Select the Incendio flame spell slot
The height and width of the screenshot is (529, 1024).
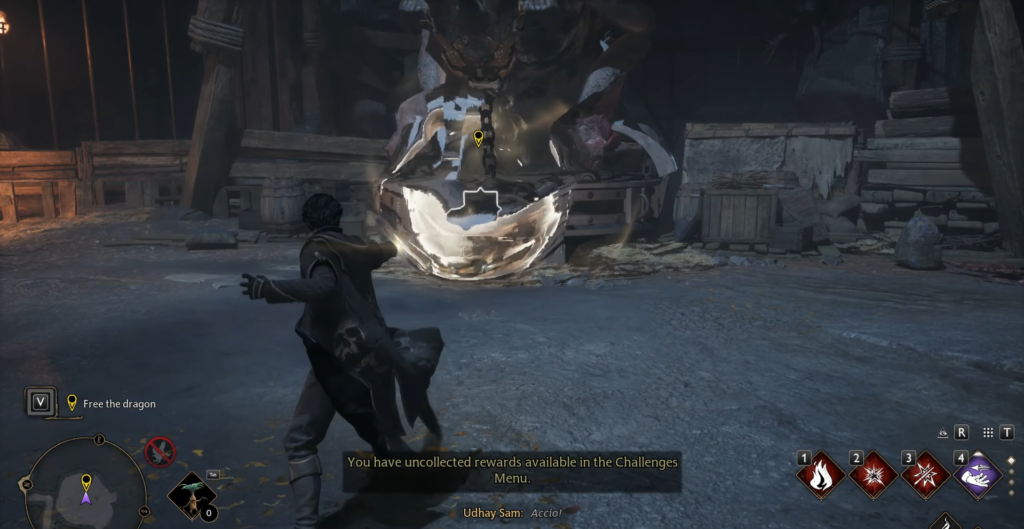(821, 476)
